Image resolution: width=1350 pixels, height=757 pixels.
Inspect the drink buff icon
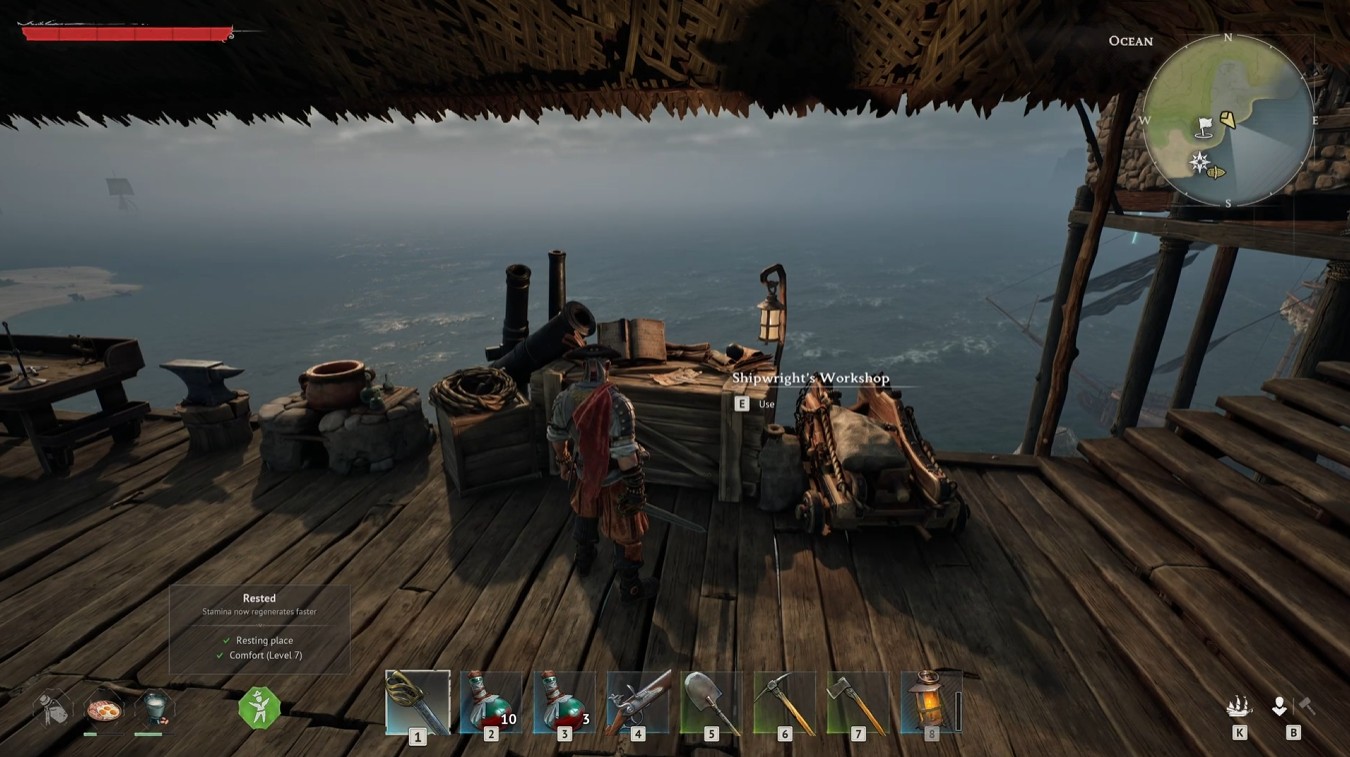click(154, 708)
